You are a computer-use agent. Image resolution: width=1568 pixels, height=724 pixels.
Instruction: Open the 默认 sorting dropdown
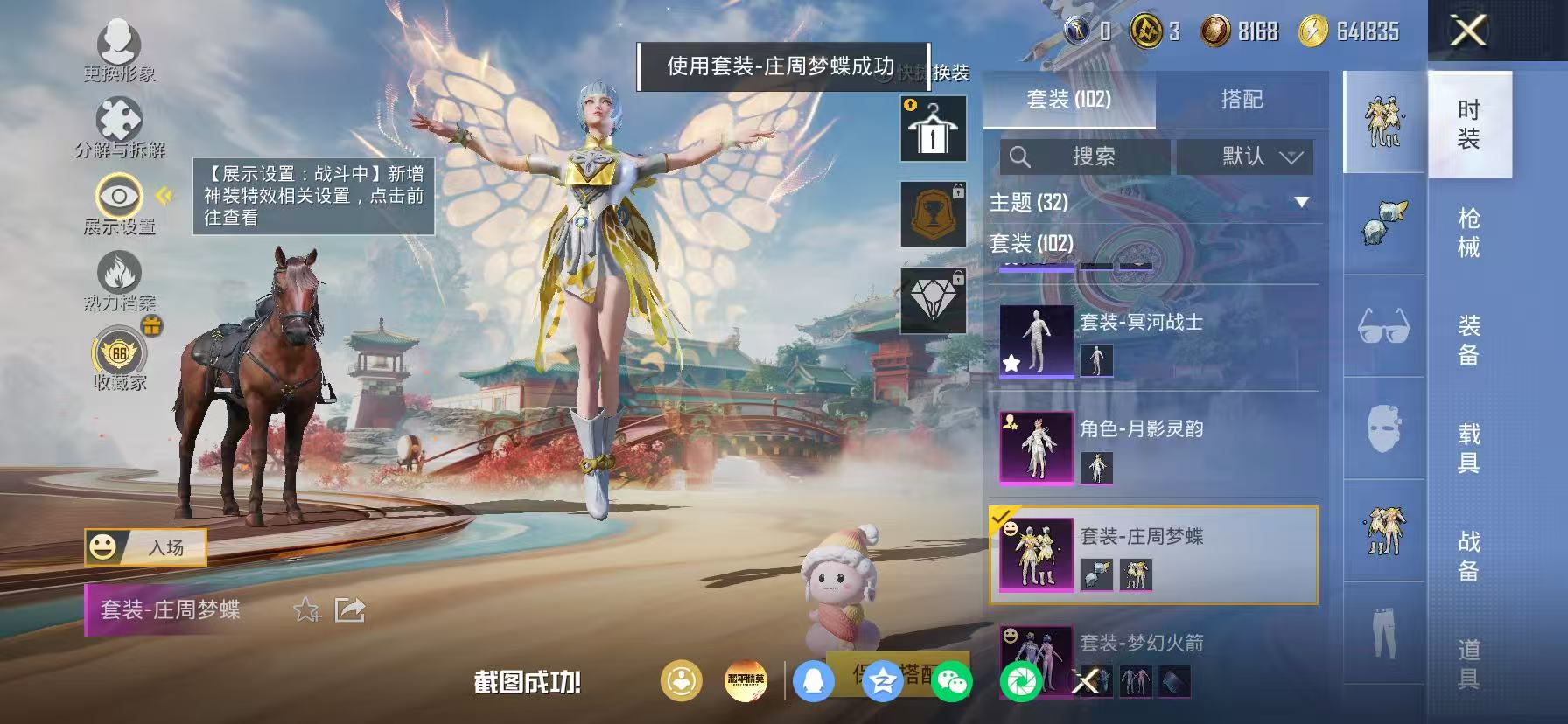coord(1246,158)
